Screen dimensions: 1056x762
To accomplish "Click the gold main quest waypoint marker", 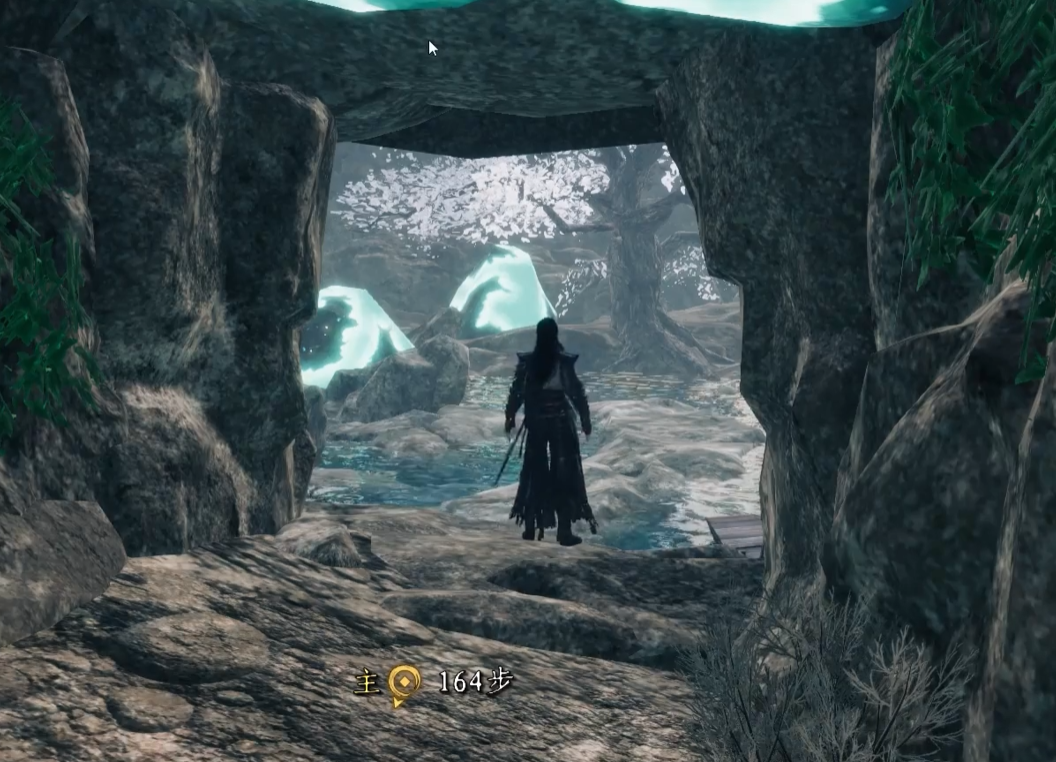I will tap(403, 683).
